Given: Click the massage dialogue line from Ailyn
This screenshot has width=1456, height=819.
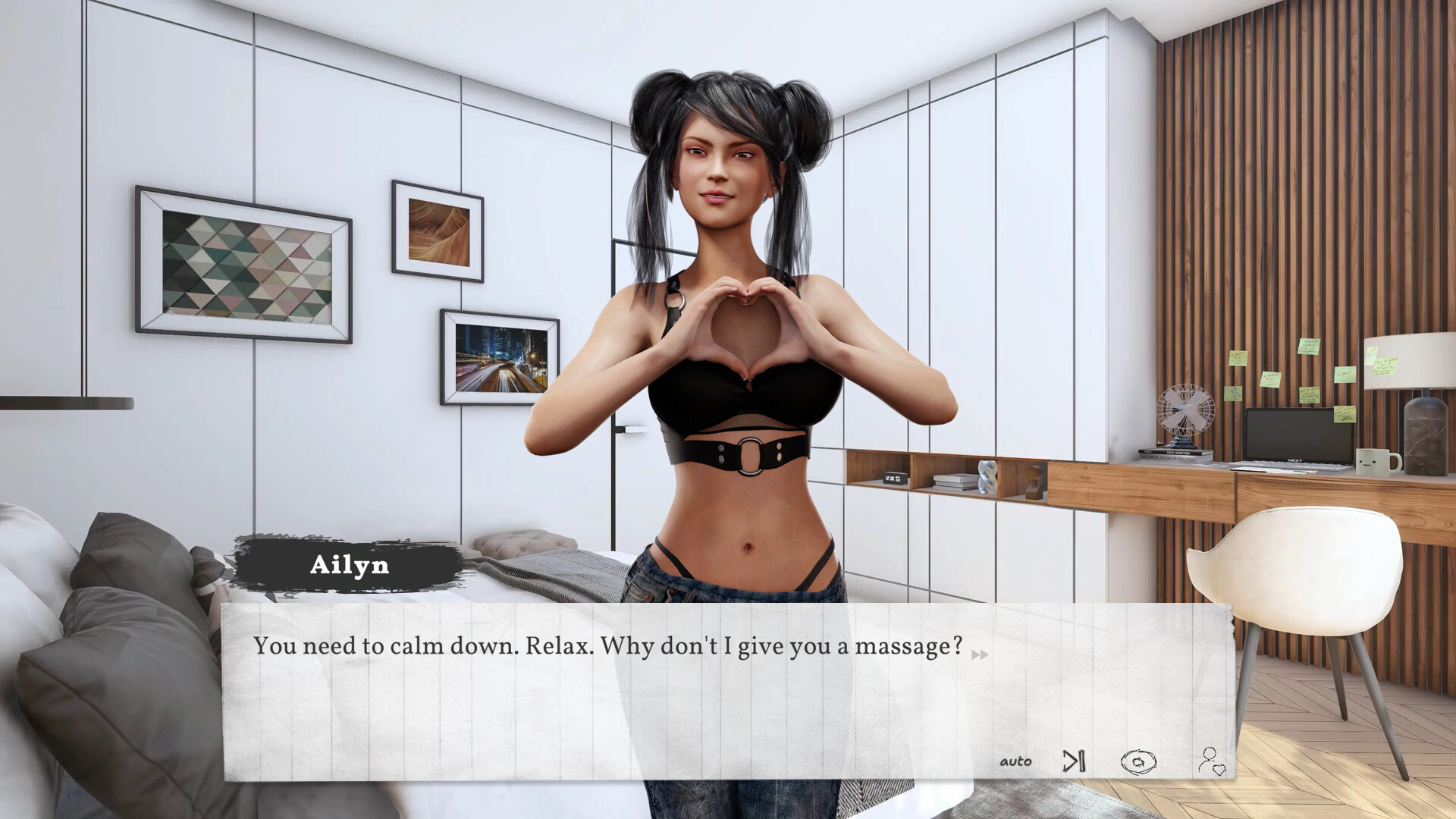Looking at the screenshot, I should point(607,646).
